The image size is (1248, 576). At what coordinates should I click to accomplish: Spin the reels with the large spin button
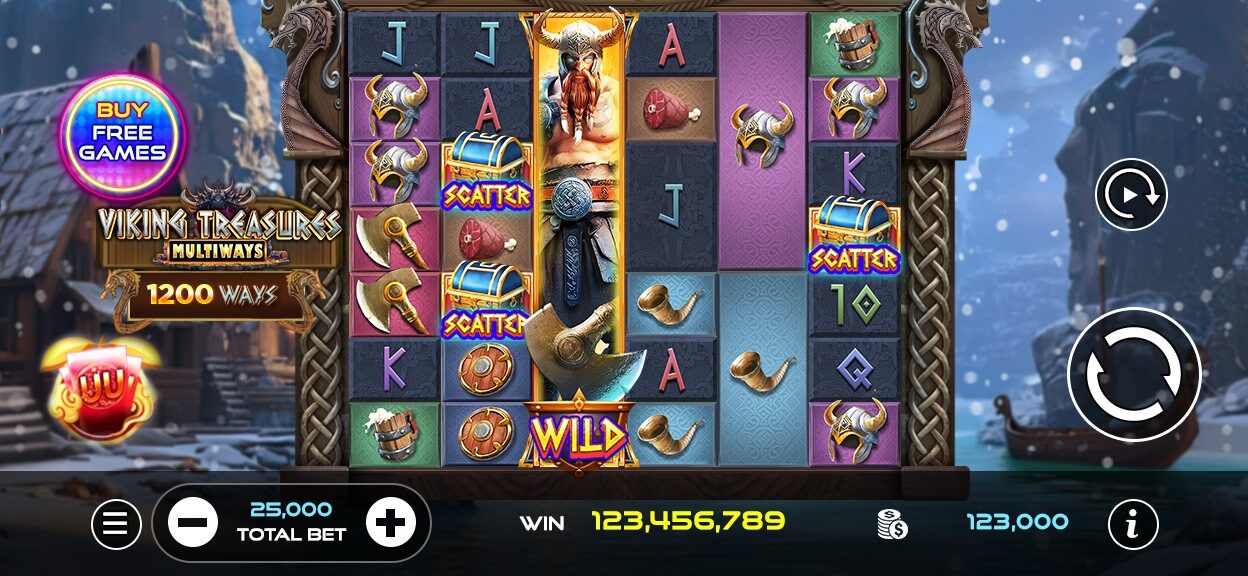click(1133, 374)
